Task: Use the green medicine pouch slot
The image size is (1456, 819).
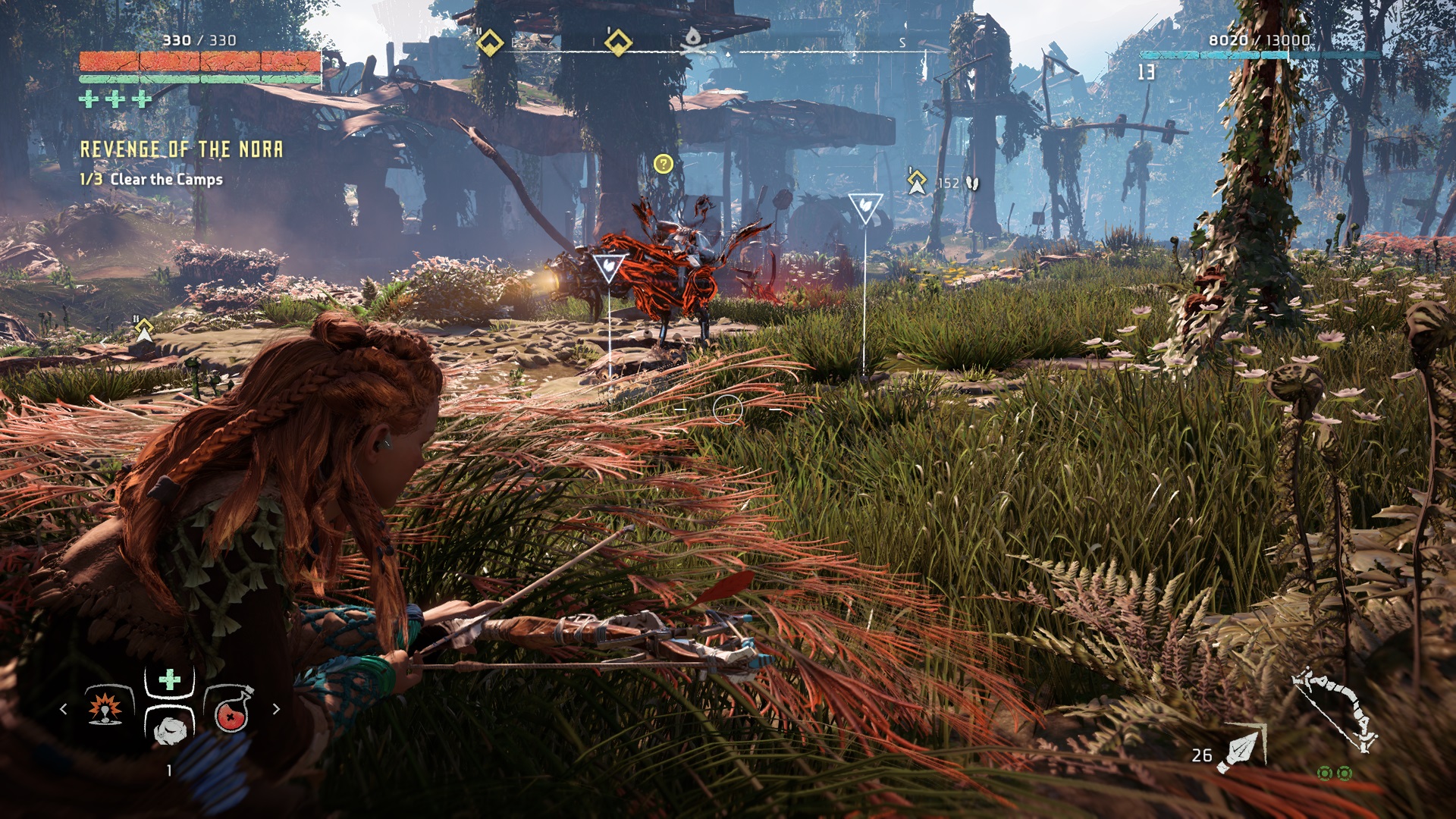Action: click(x=169, y=679)
